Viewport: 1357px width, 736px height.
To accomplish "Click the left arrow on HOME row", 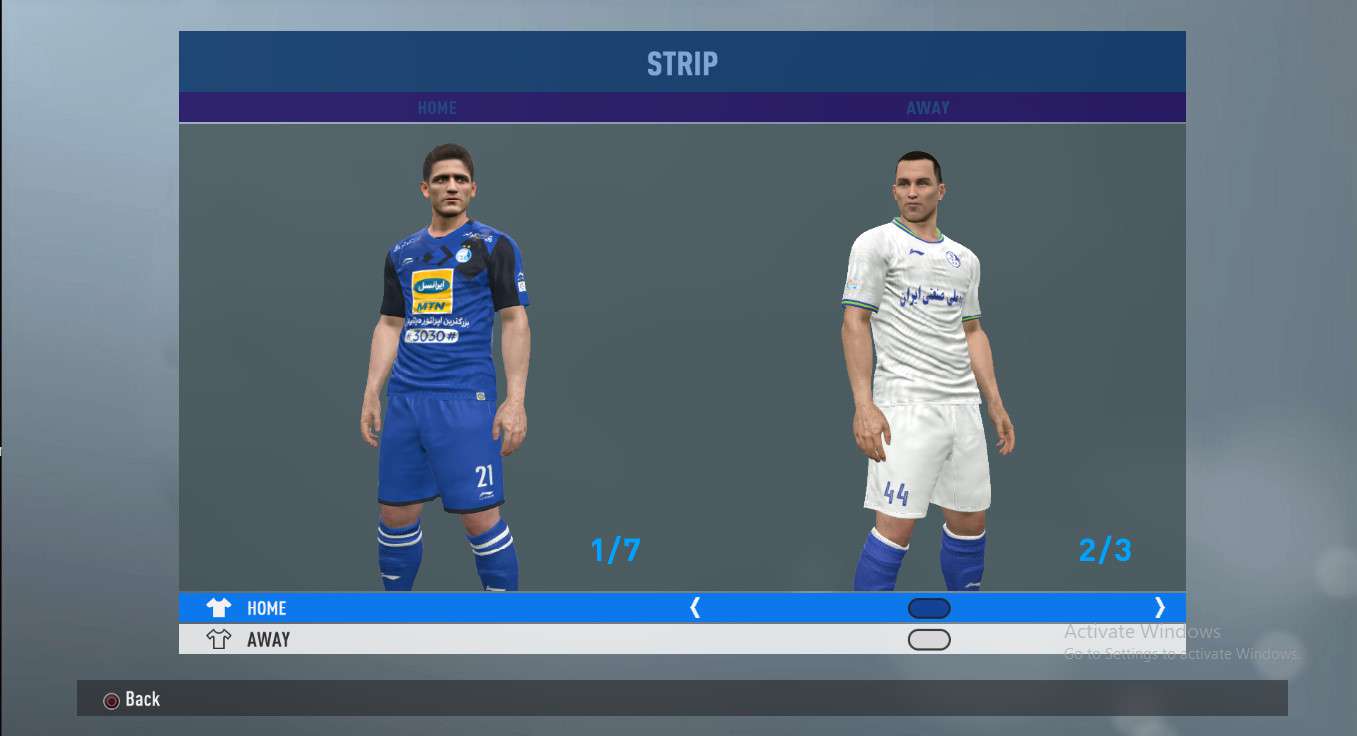I will point(695,607).
